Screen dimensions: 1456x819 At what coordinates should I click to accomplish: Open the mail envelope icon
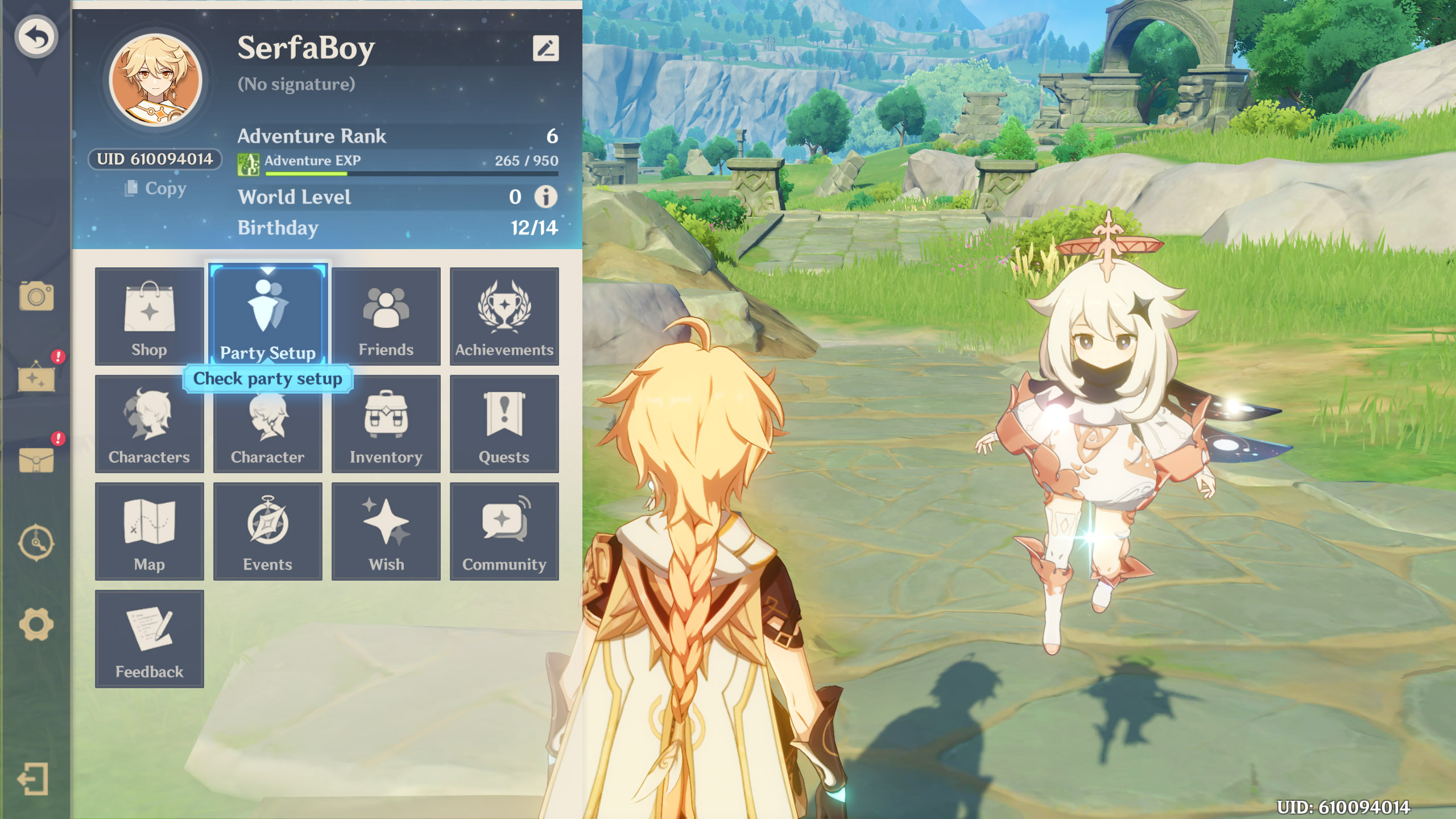pos(36,460)
